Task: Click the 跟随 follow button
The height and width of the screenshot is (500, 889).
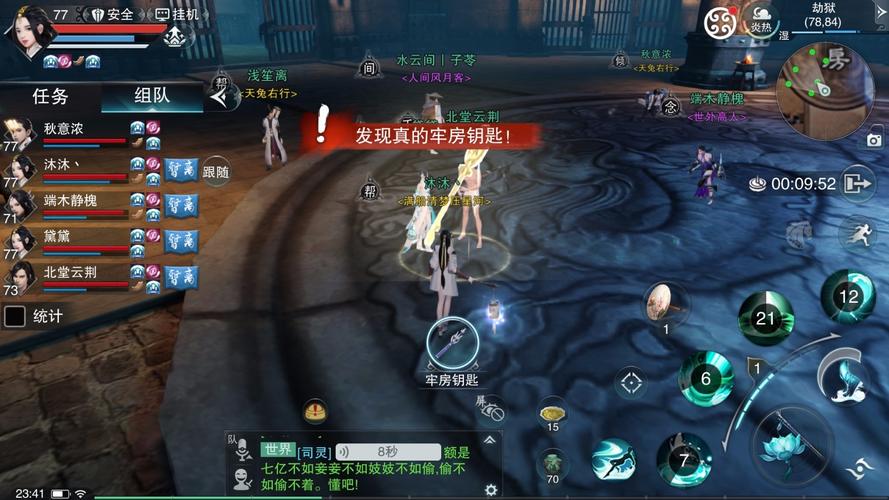Action: [x=216, y=172]
